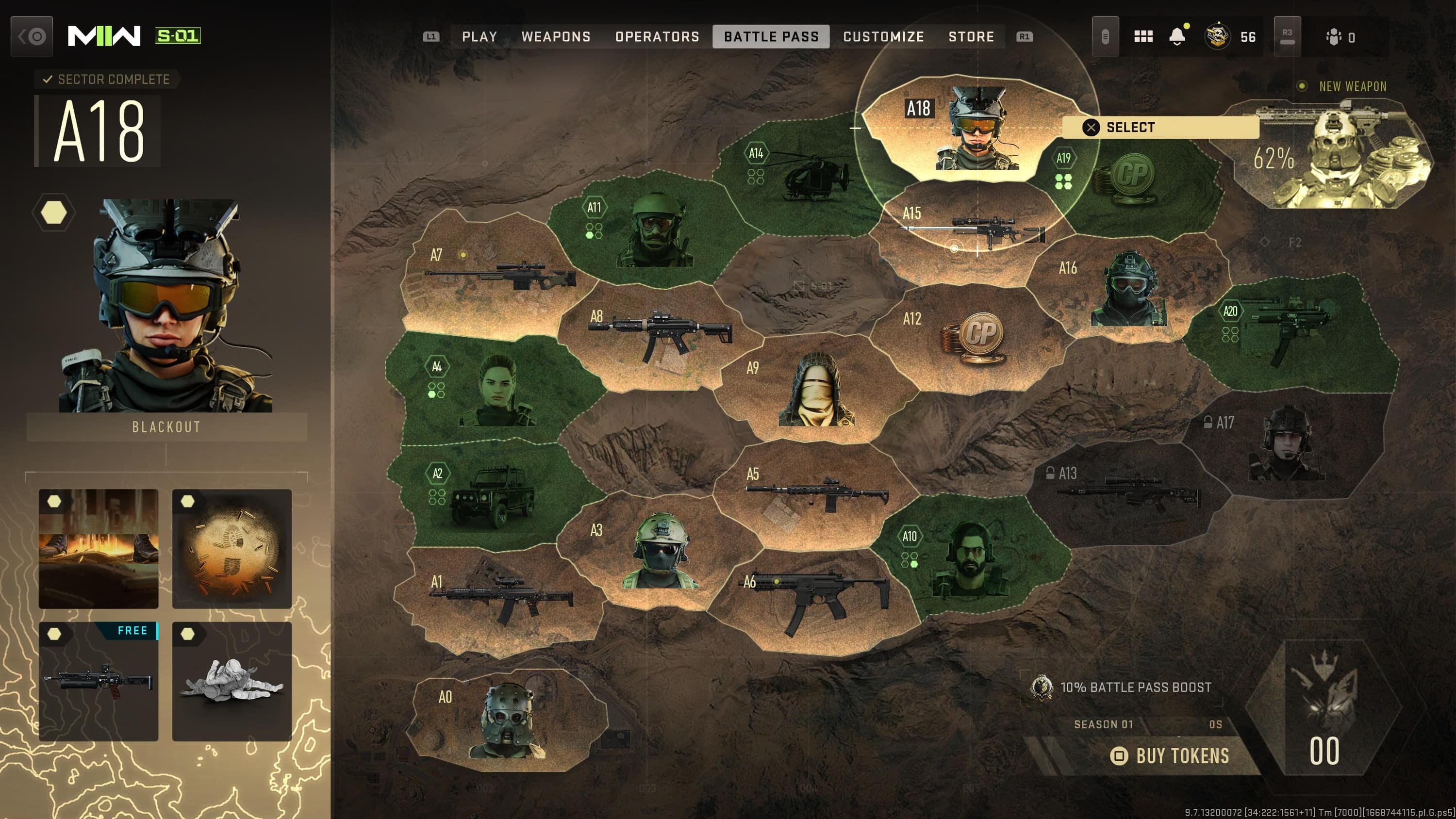
Task: View the Blackout operator skin reward
Action: coord(165,305)
